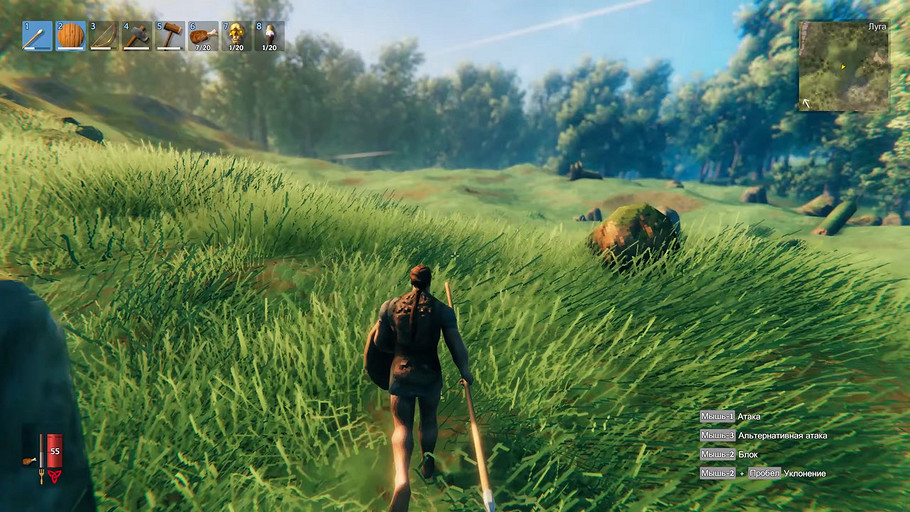Select the spear in hotbar slot 1
Image resolution: width=910 pixels, height=512 pixels.
point(38,36)
